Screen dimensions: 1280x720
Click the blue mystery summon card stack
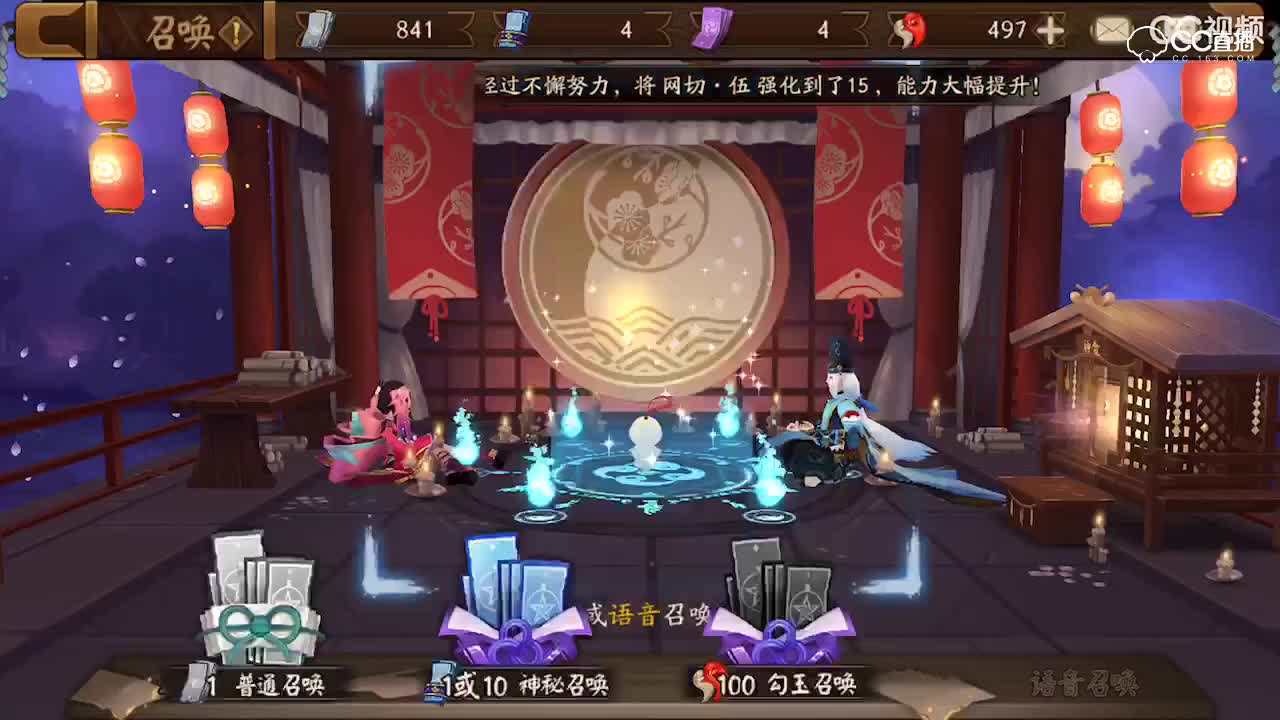coord(520,590)
